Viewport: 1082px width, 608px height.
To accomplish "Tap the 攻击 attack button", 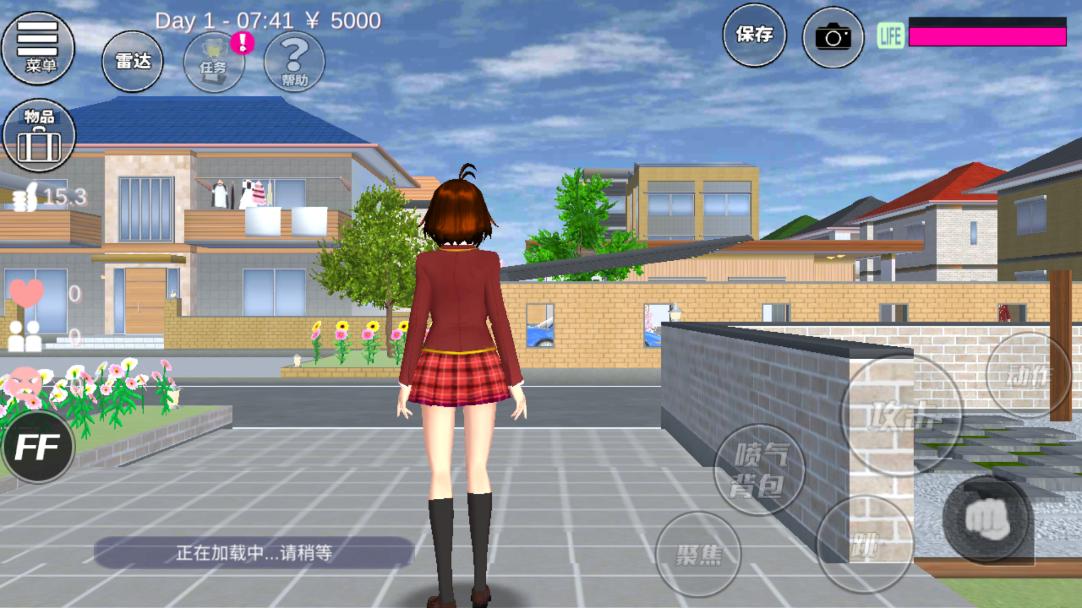I will point(901,413).
